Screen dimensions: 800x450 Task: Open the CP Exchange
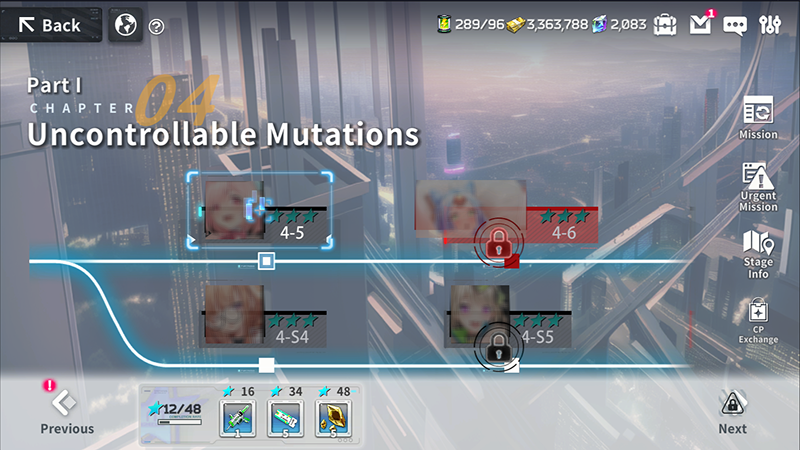758,321
